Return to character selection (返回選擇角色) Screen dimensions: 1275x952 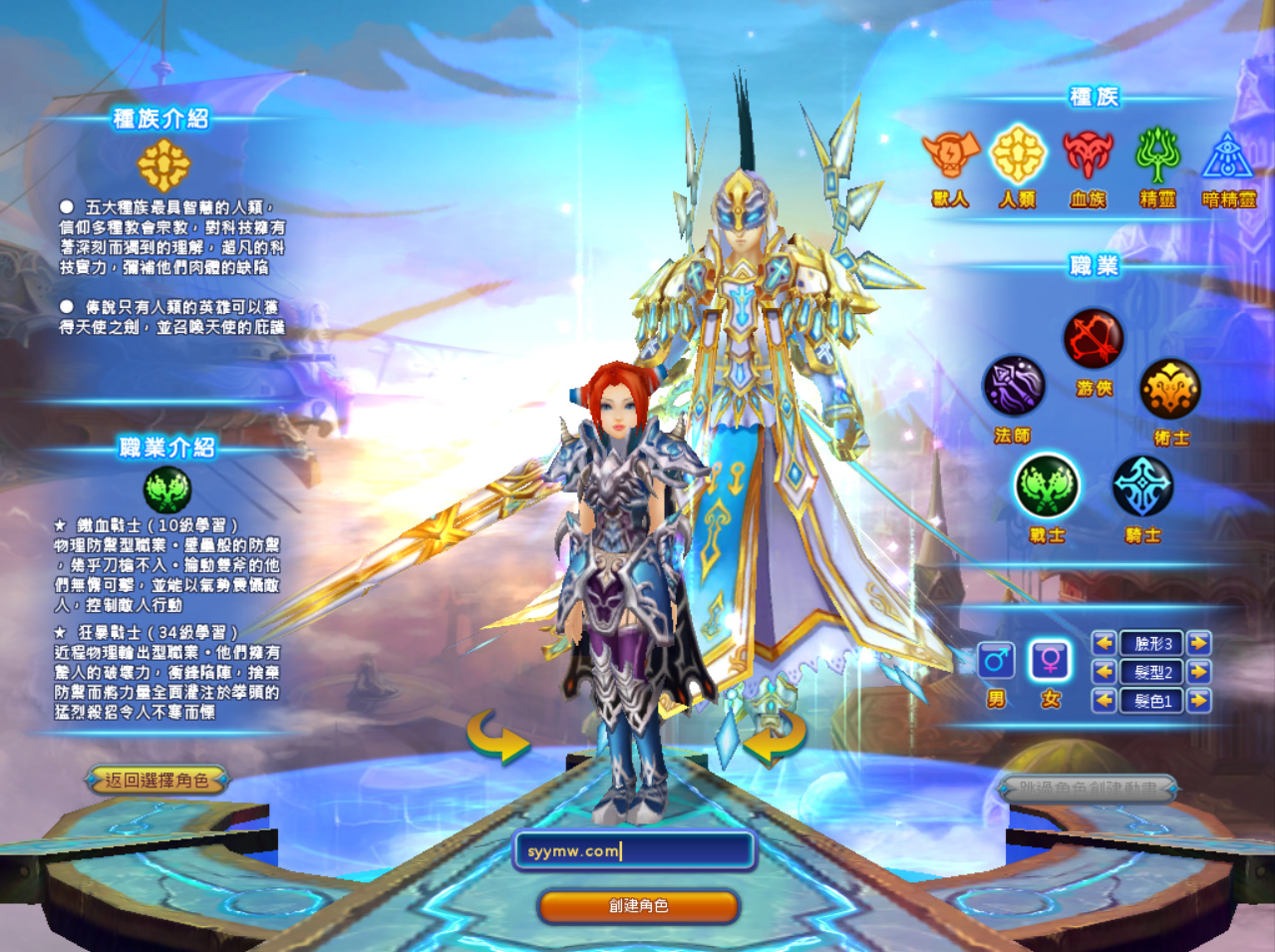[157, 781]
